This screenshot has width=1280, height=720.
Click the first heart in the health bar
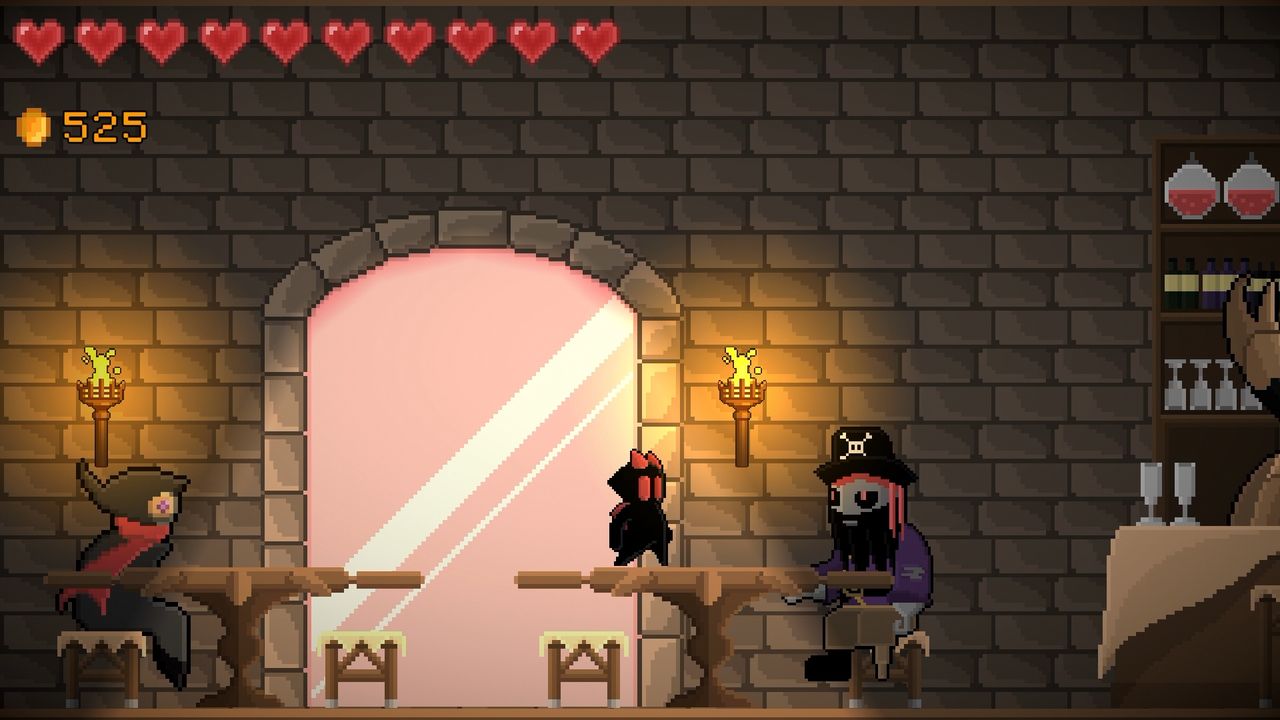[x=38, y=40]
